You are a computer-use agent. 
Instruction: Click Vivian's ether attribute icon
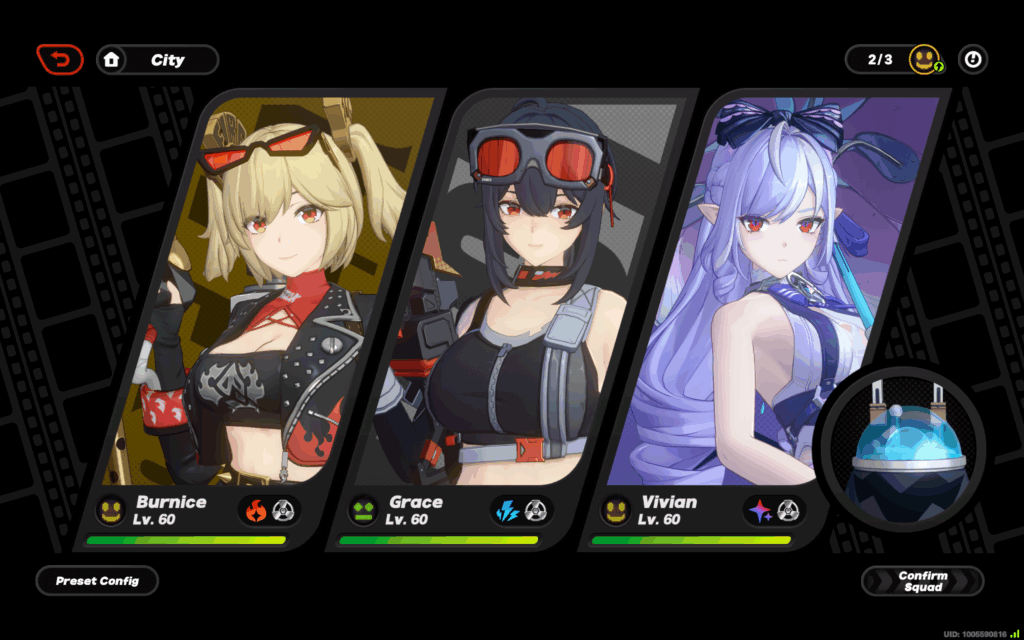click(761, 511)
